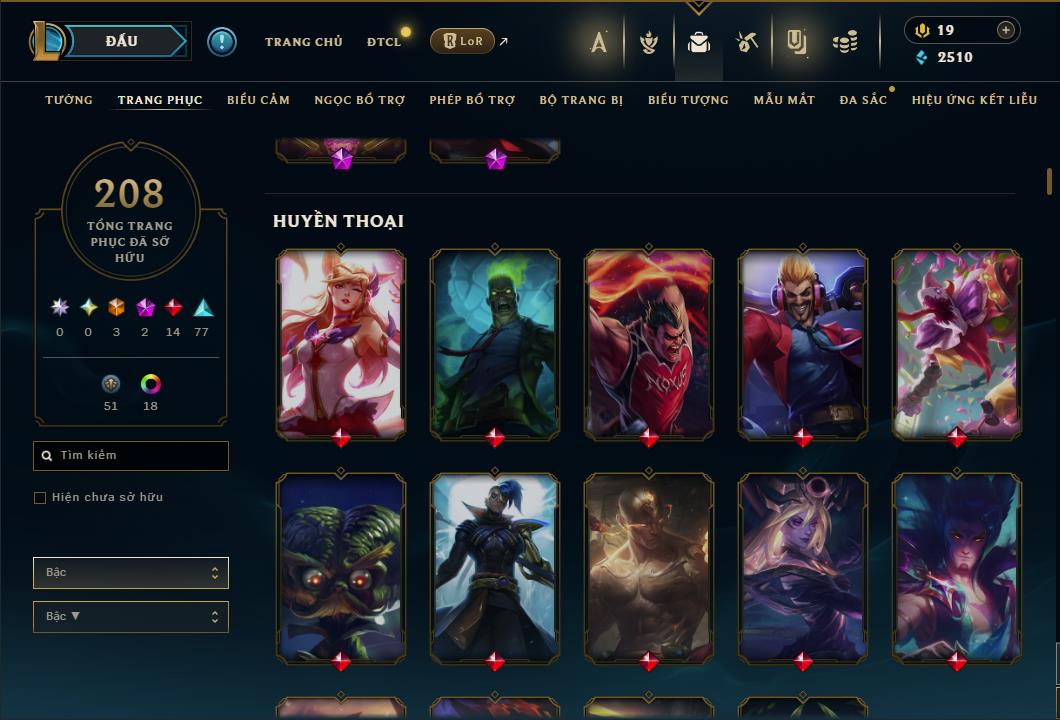1060x720 pixels.
Task: Click the ĐẤU play button
Action: click(x=122, y=41)
